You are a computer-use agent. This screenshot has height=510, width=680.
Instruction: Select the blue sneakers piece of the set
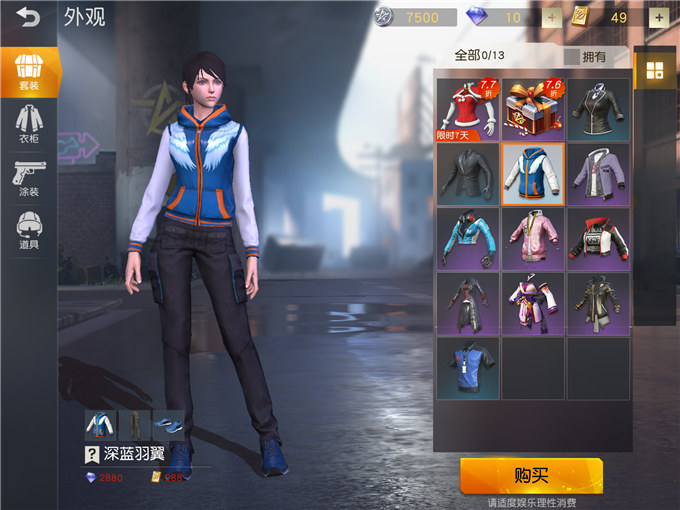(168, 424)
